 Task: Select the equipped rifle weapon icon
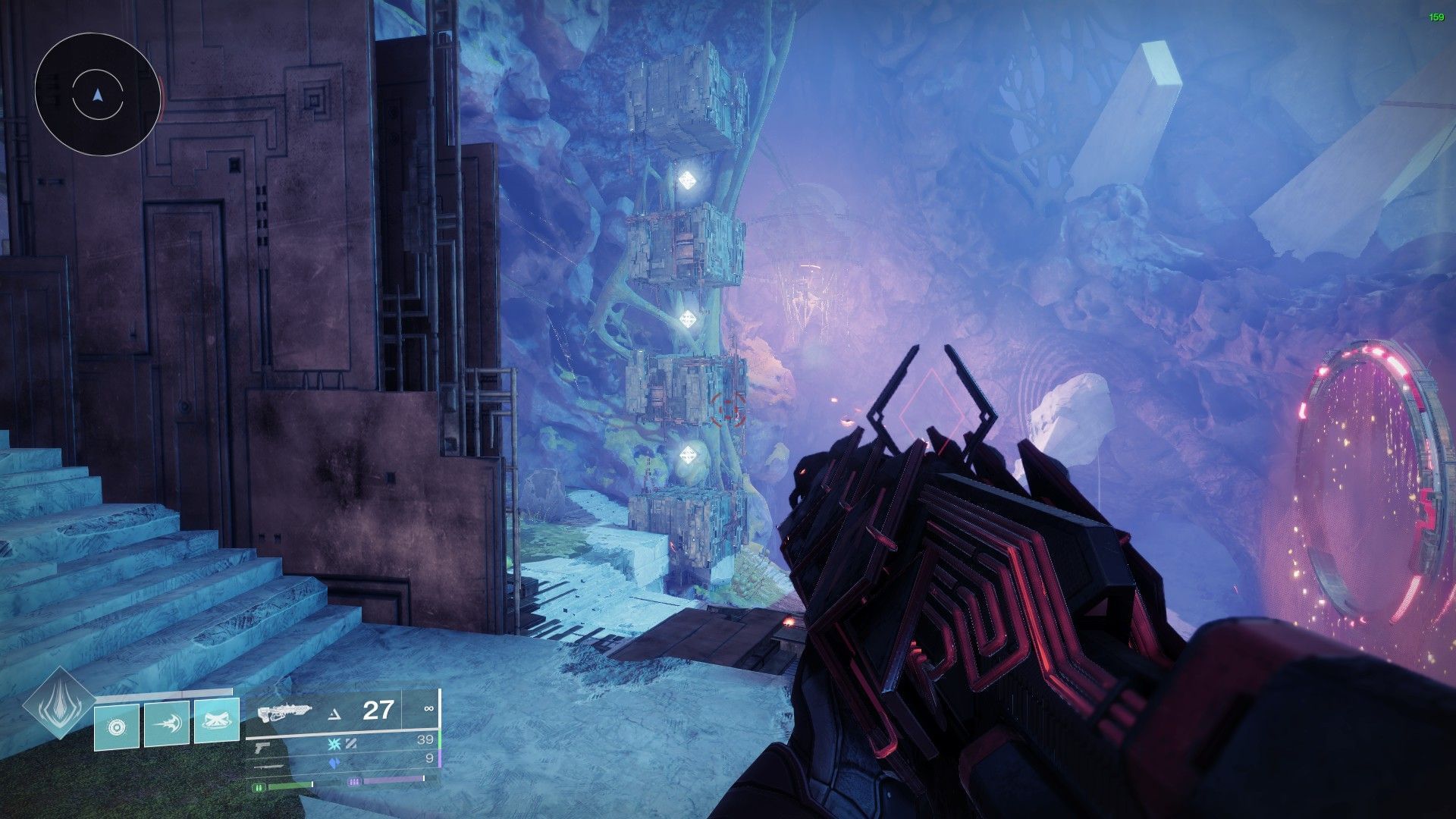click(284, 712)
